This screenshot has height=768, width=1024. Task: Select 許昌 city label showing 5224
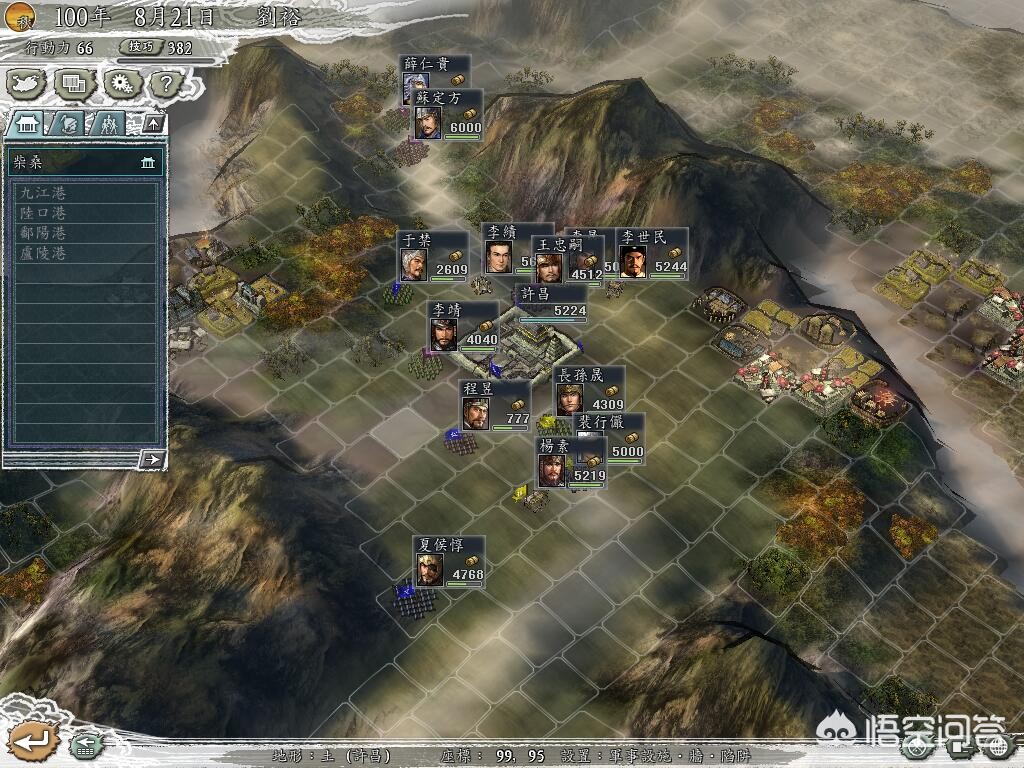click(550, 302)
